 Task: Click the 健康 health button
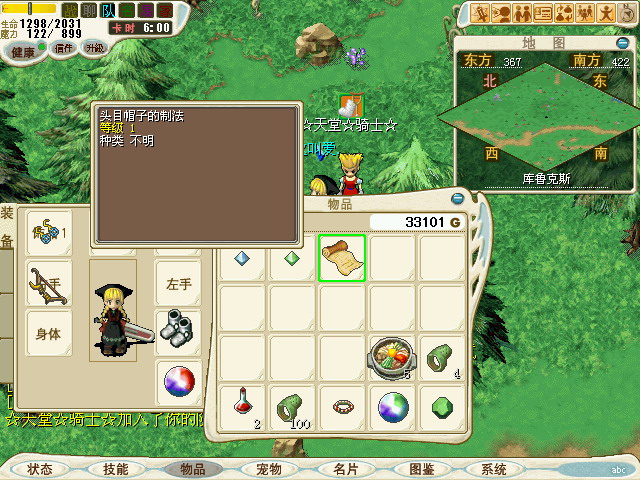pyautogui.click(x=25, y=51)
